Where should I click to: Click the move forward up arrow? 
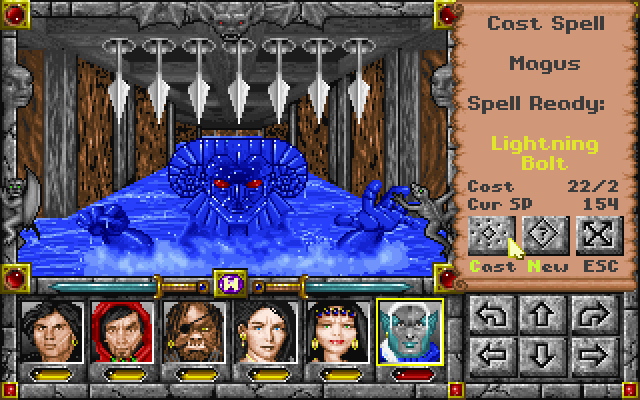(x=540, y=318)
